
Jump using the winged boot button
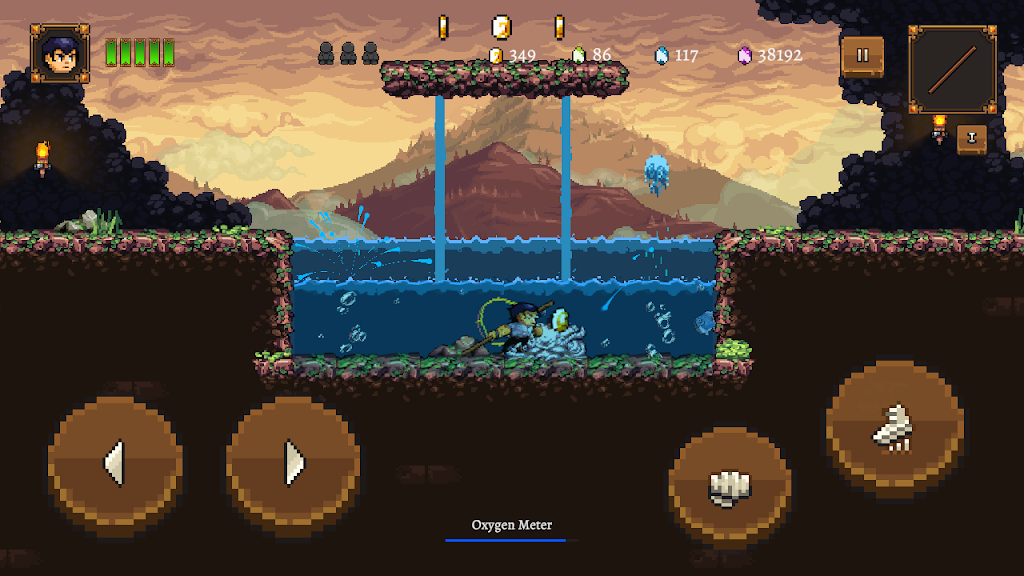click(x=894, y=427)
